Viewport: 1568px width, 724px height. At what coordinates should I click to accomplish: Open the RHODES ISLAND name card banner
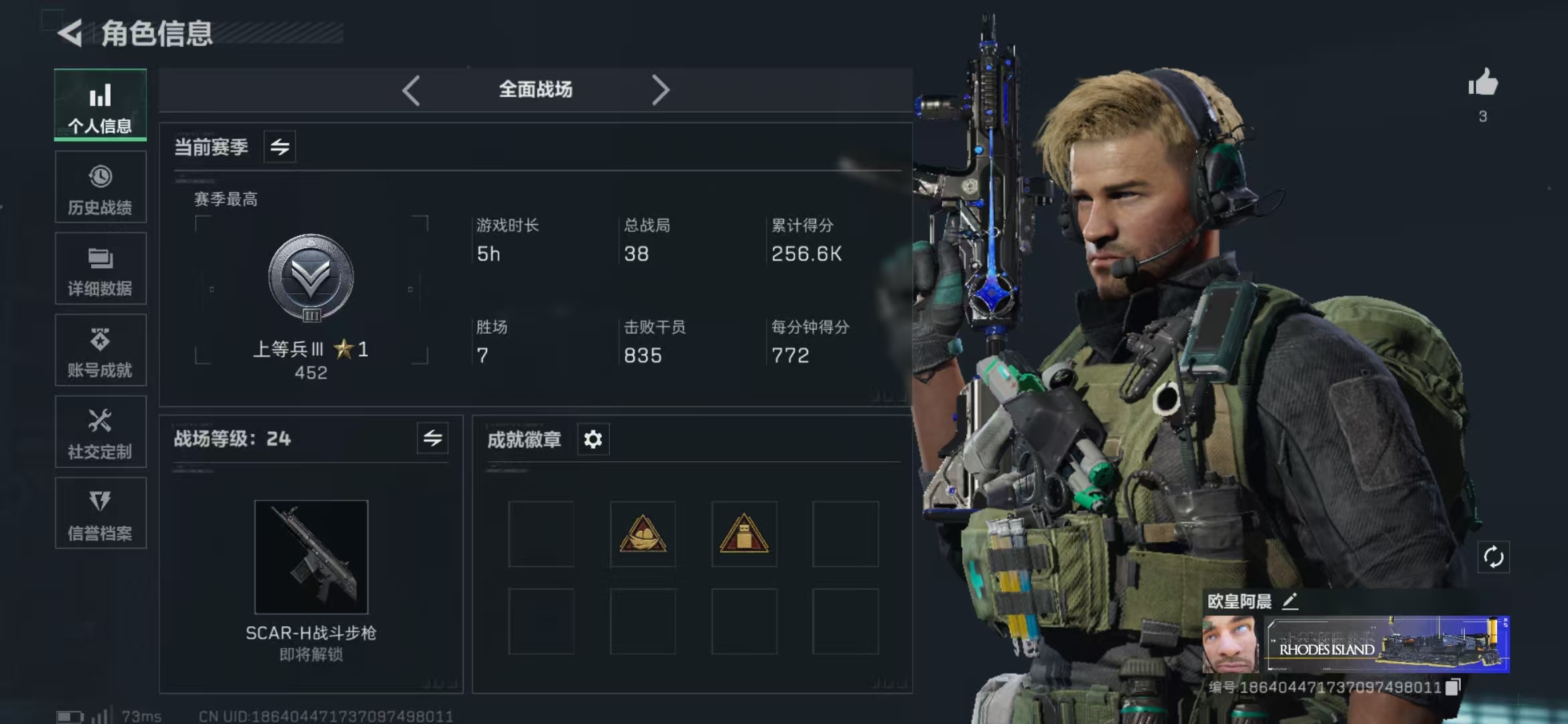click(1386, 644)
